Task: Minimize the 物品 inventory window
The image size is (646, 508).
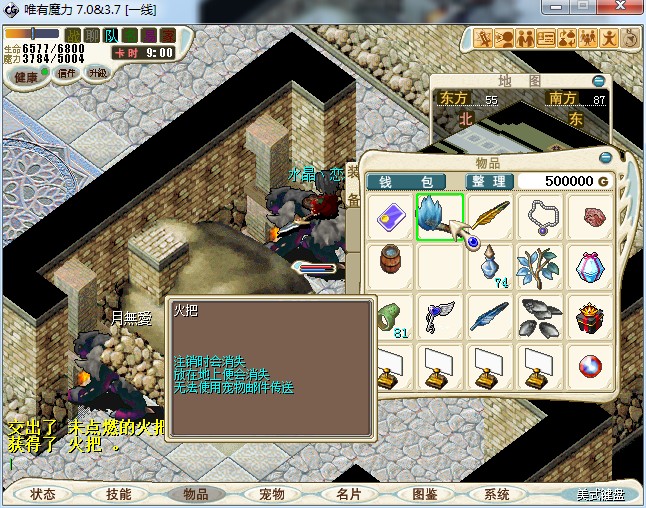Action: 604,158
